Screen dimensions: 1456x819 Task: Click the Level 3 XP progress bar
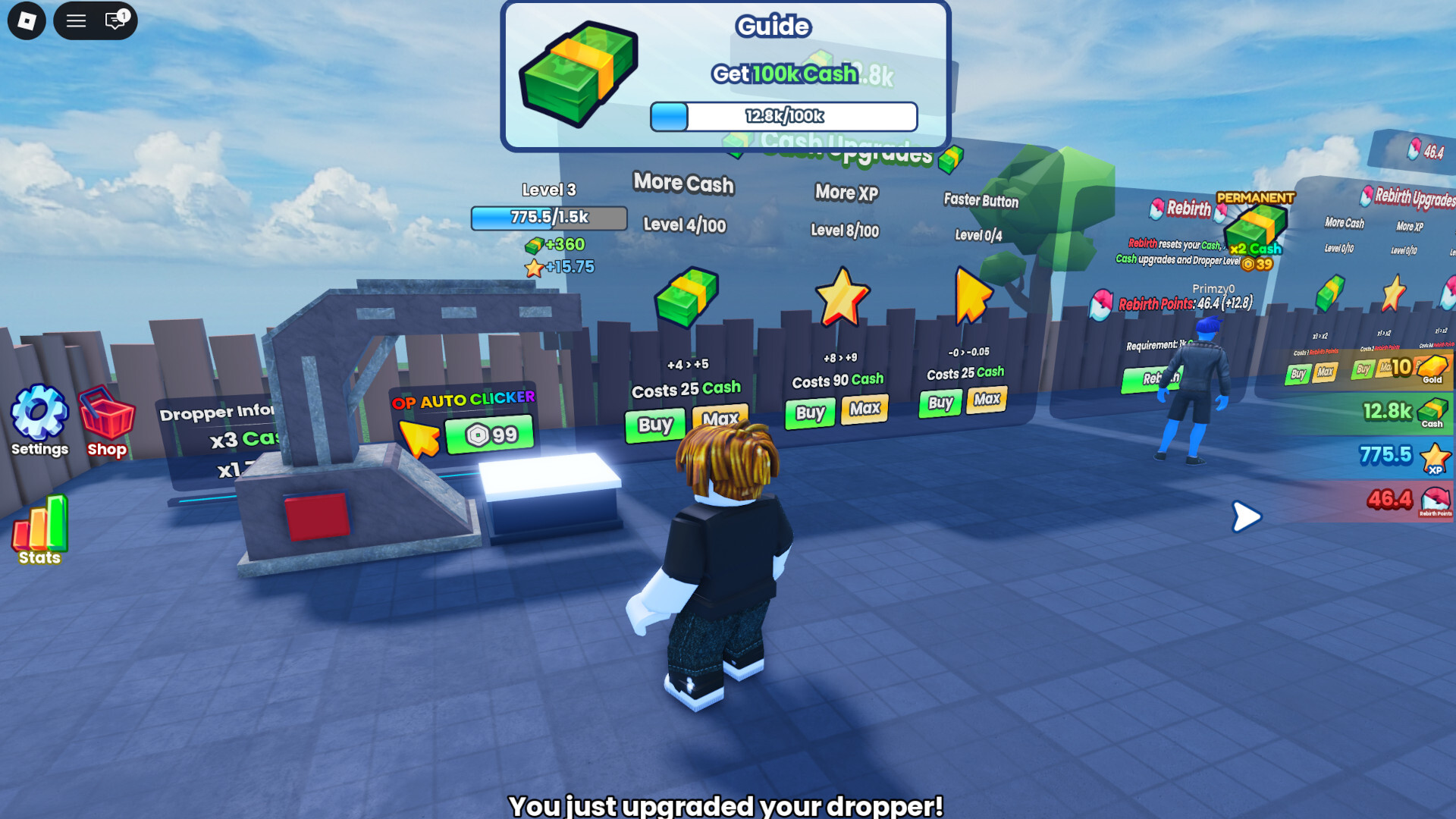(x=549, y=218)
